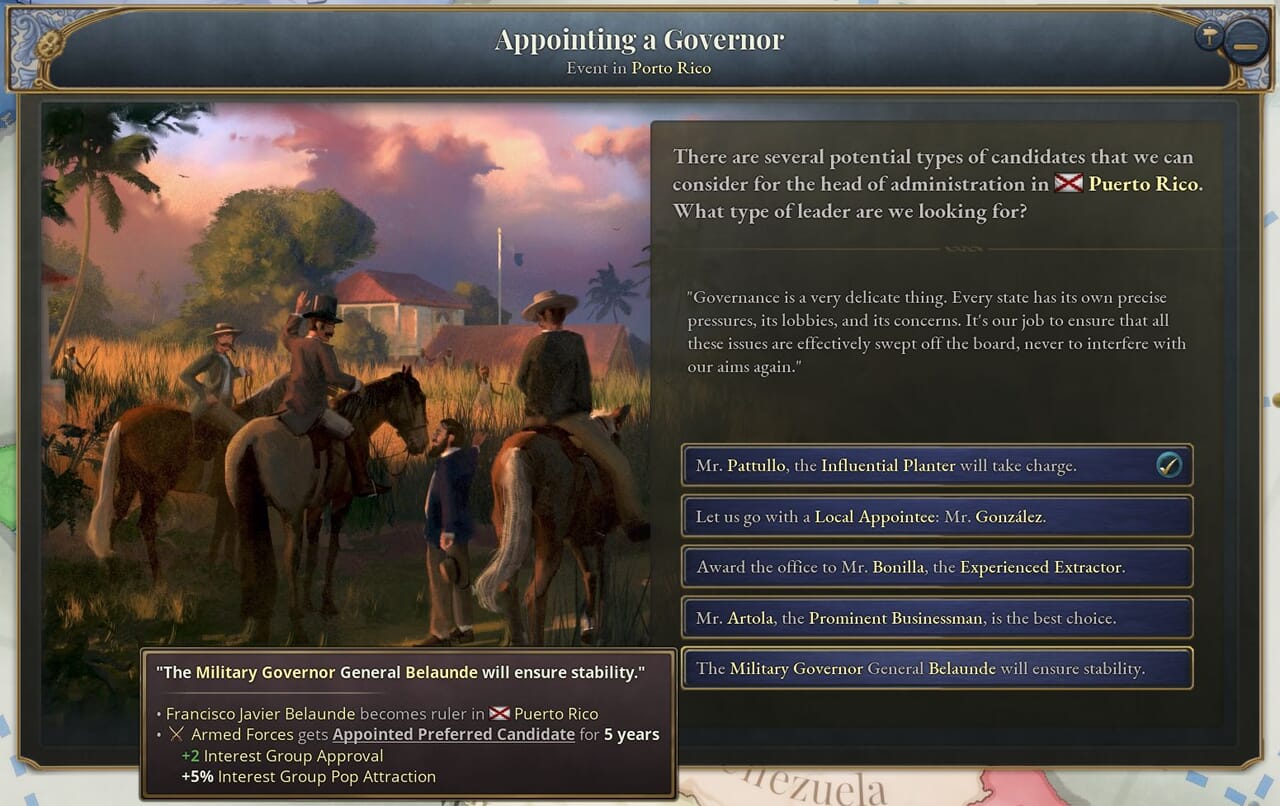Viewport: 1280px width, 806px height.
Task: Click the signpost icon in header
Action: pos(1210,37)
